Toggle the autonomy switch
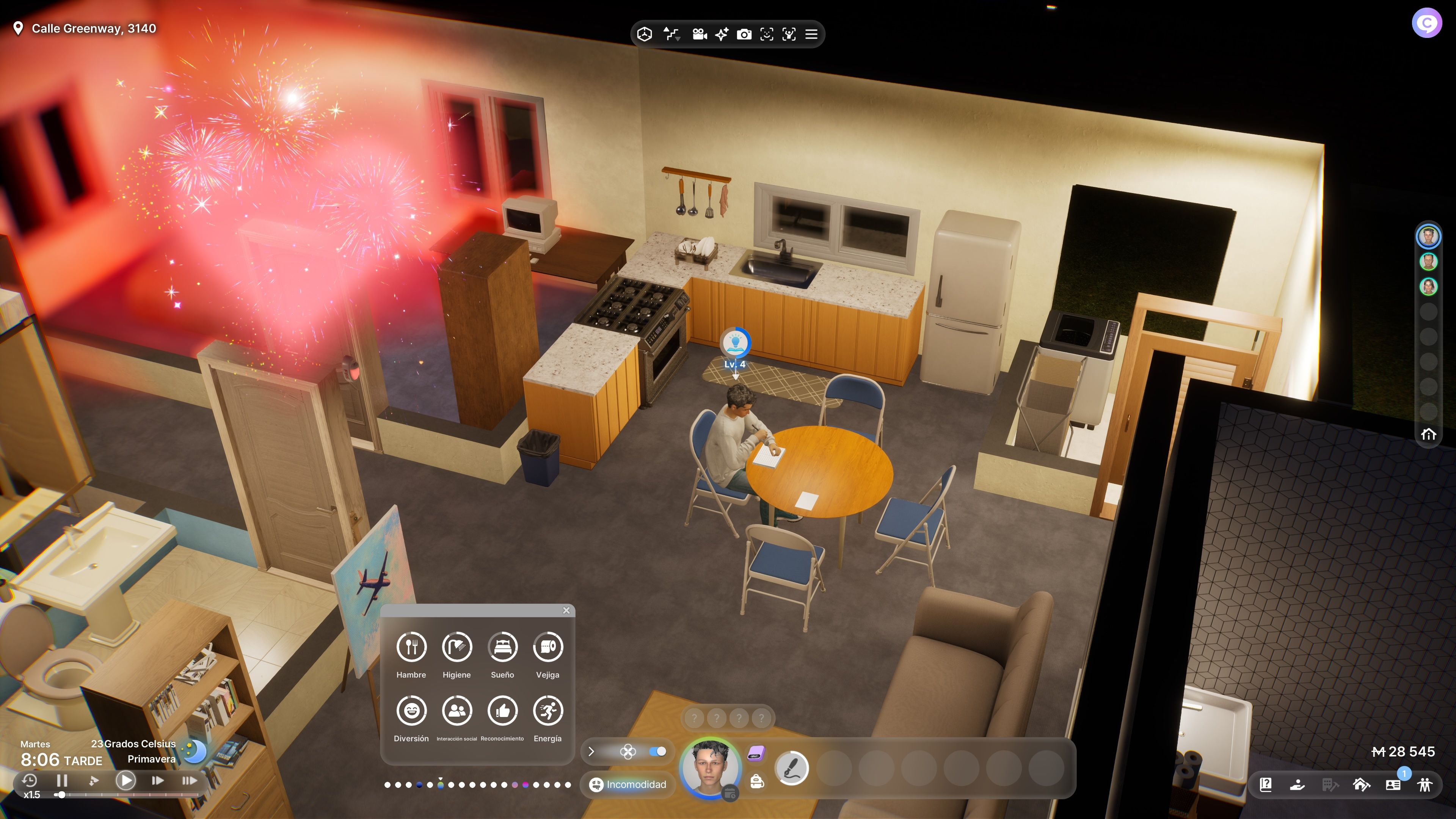 click(x=657, y=752)
